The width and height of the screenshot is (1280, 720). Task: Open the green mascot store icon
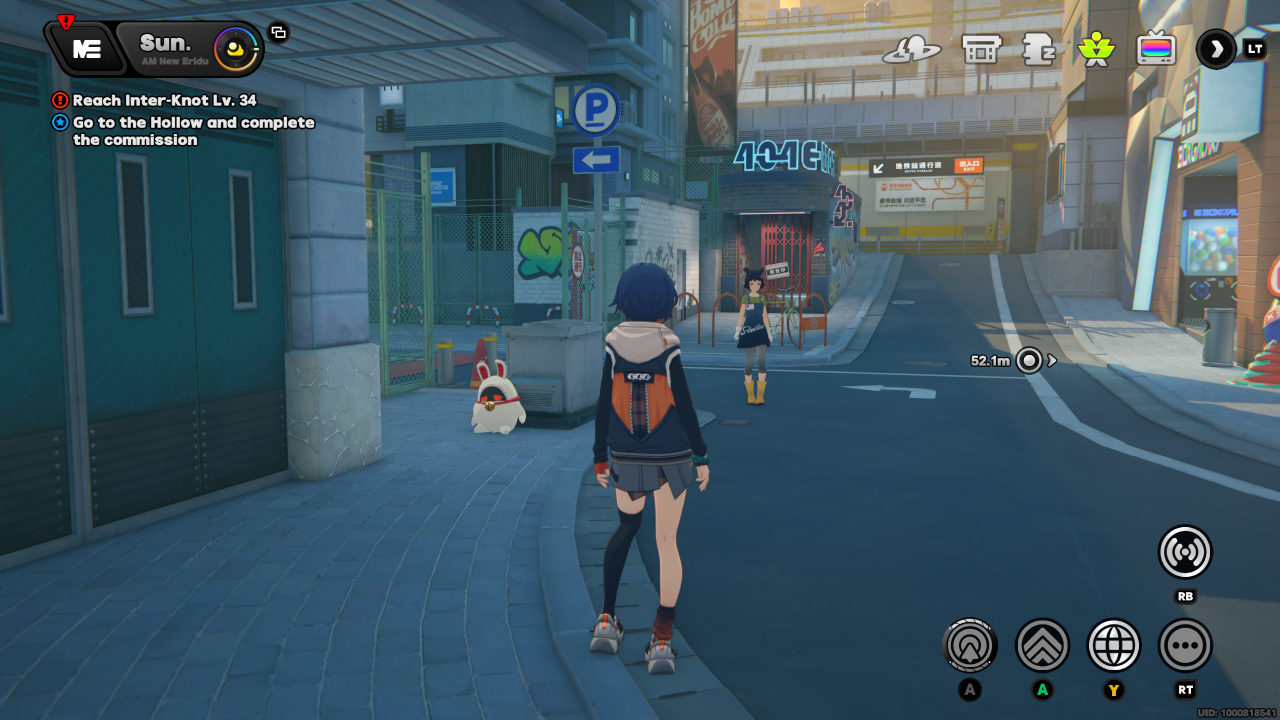(x=1096, y=48)
